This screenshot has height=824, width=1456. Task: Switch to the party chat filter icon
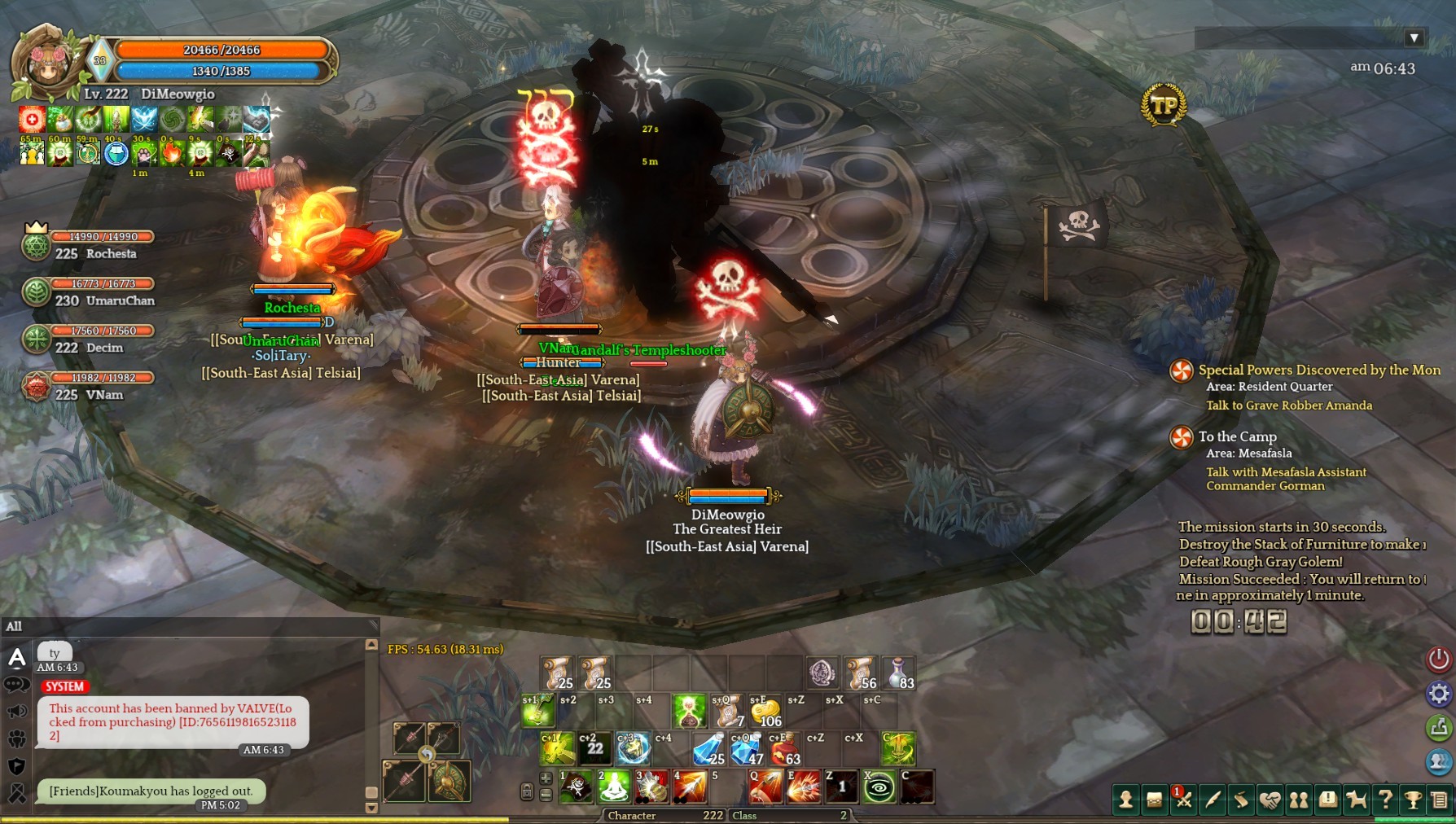tap(16, 739)
